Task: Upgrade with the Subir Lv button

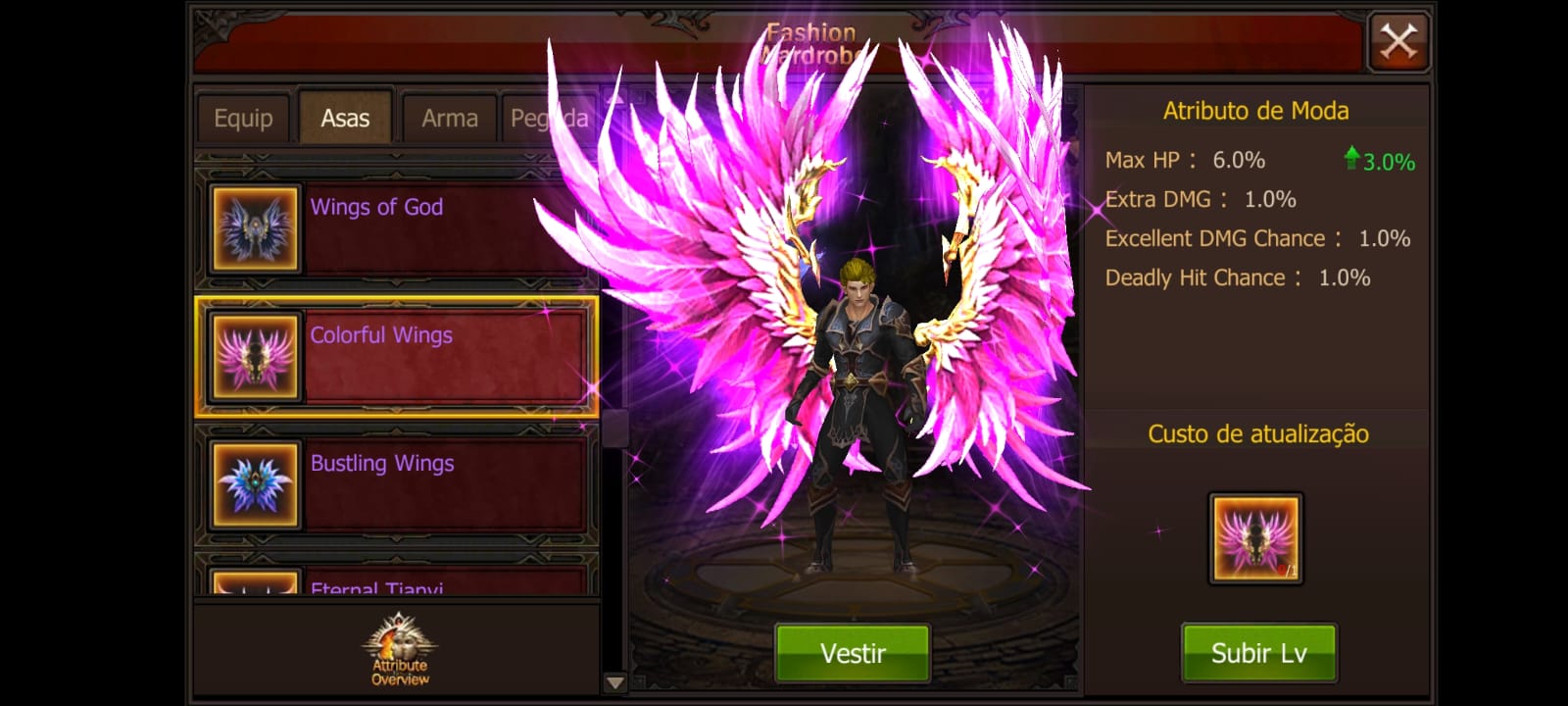Action: 1258,653
